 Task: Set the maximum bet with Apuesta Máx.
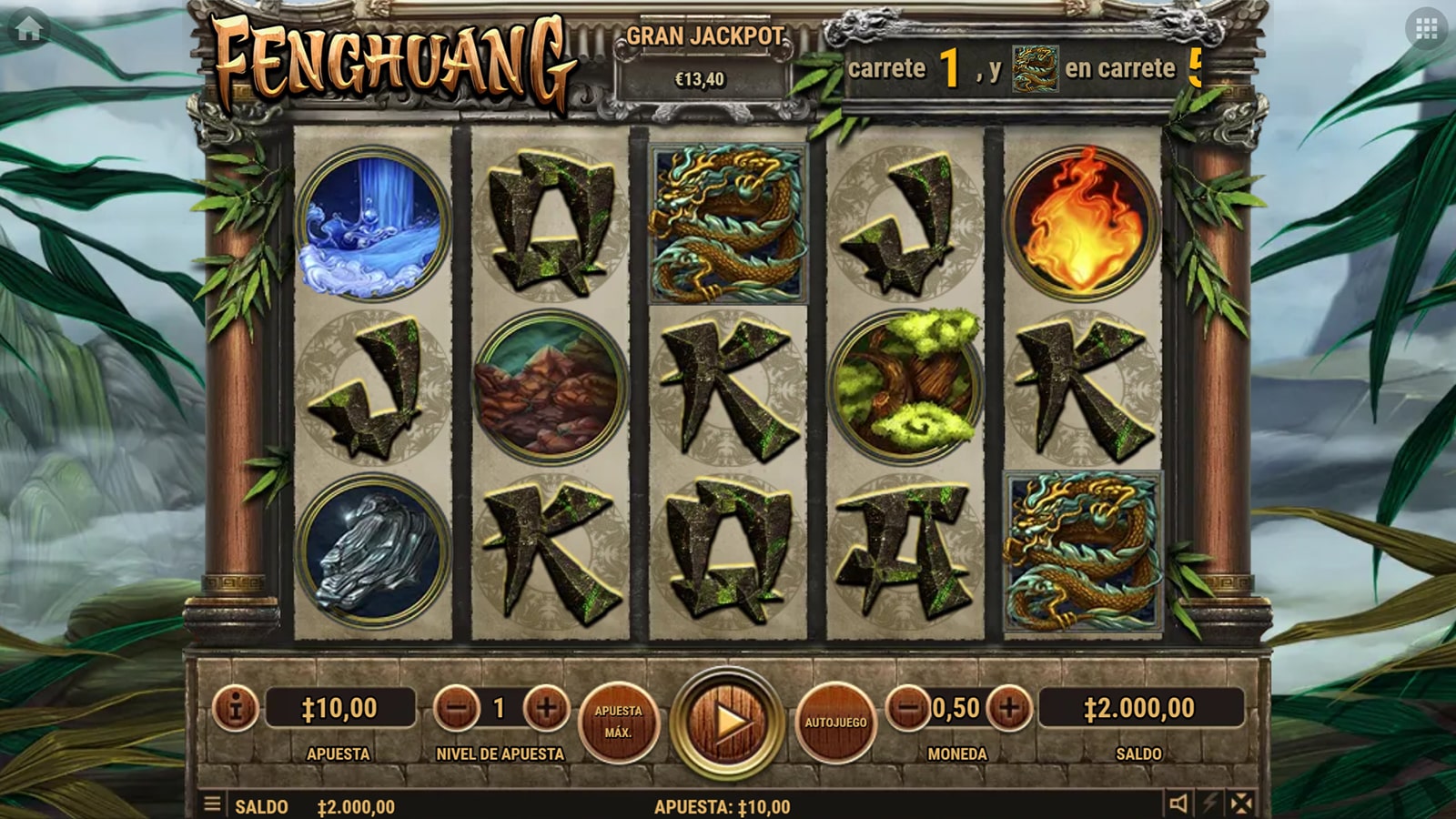point(618,722)
